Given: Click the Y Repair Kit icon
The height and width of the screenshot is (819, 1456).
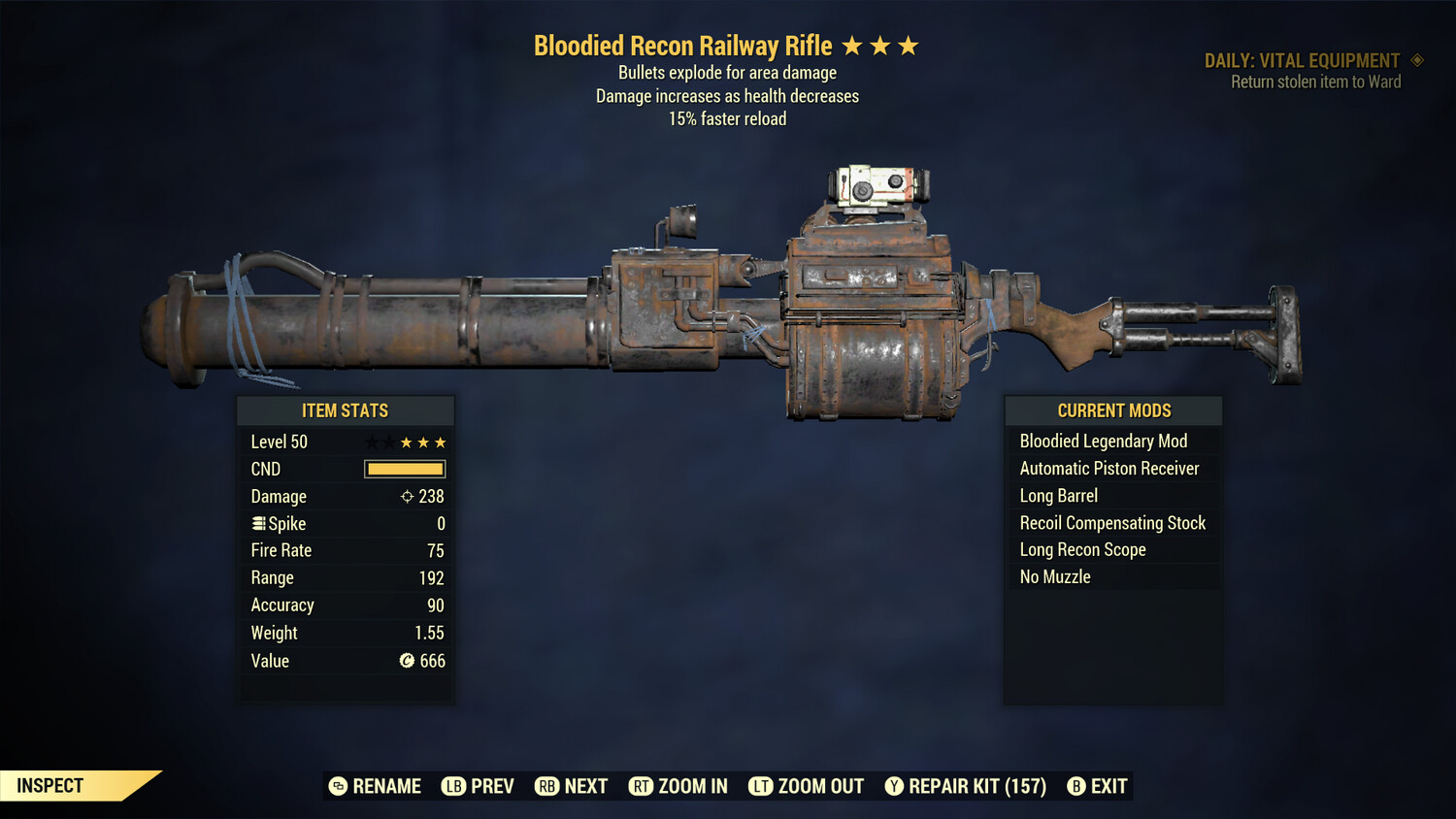Looking at the screenshot, I should pyautogui.click(x=894, y=786).
